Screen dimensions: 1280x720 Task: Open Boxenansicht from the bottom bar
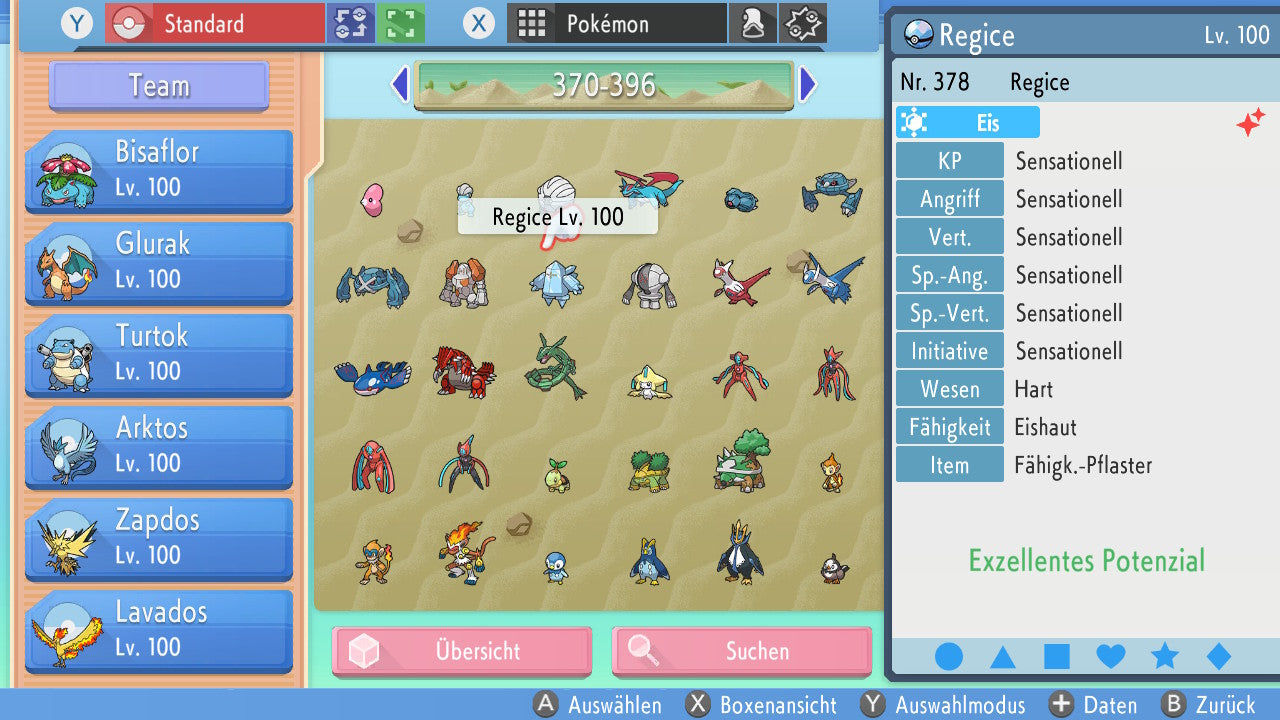tap(762, 705)
